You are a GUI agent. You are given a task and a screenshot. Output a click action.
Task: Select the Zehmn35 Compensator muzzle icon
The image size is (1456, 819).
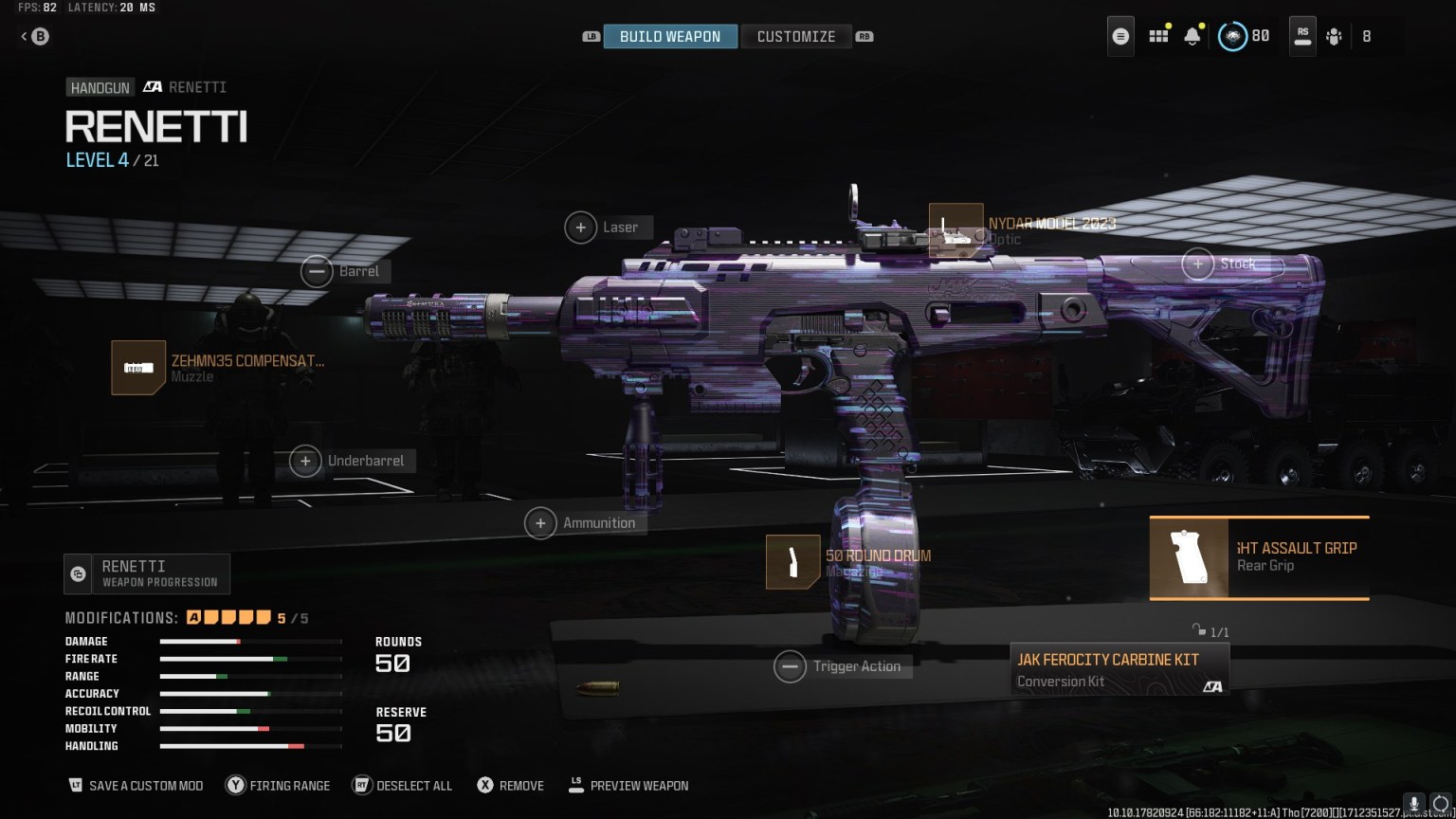coord(137,368)
